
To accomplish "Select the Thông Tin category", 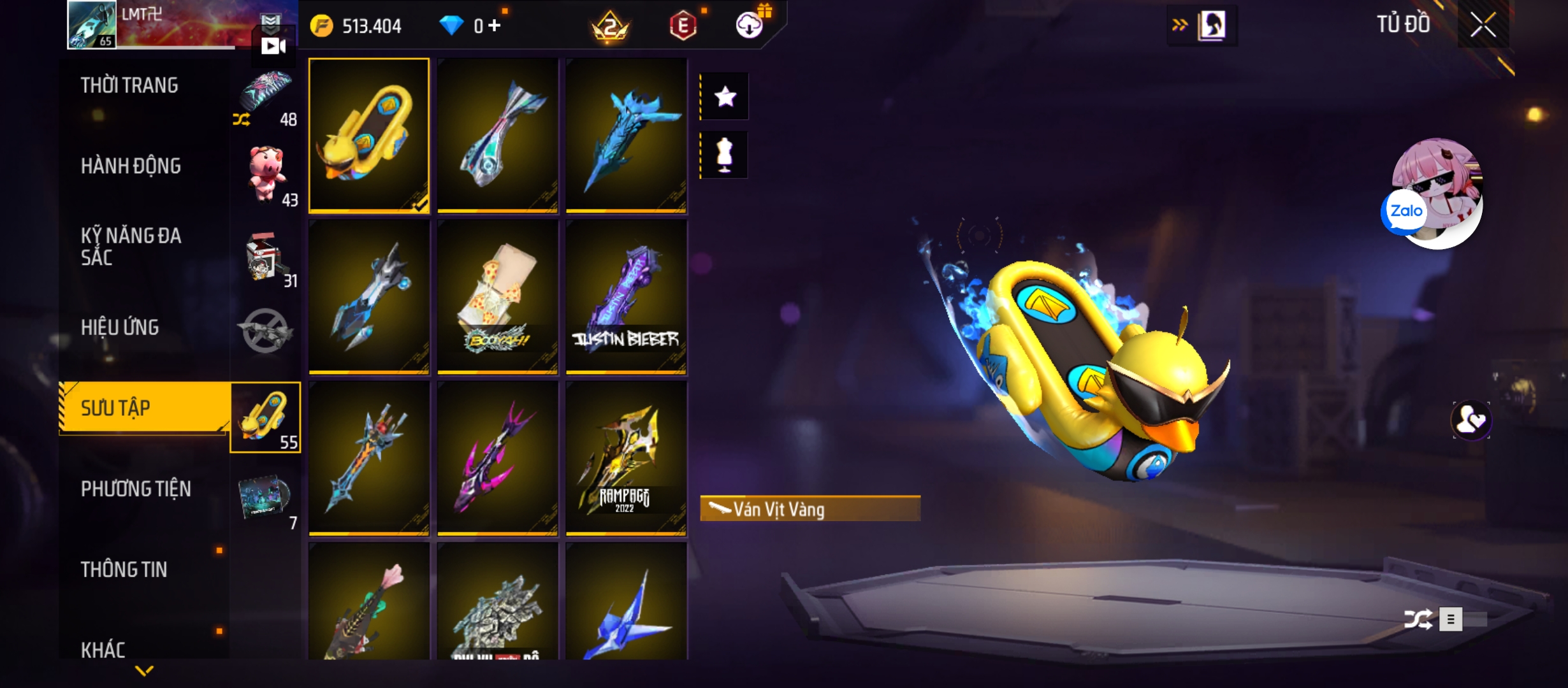I will 124,570.
